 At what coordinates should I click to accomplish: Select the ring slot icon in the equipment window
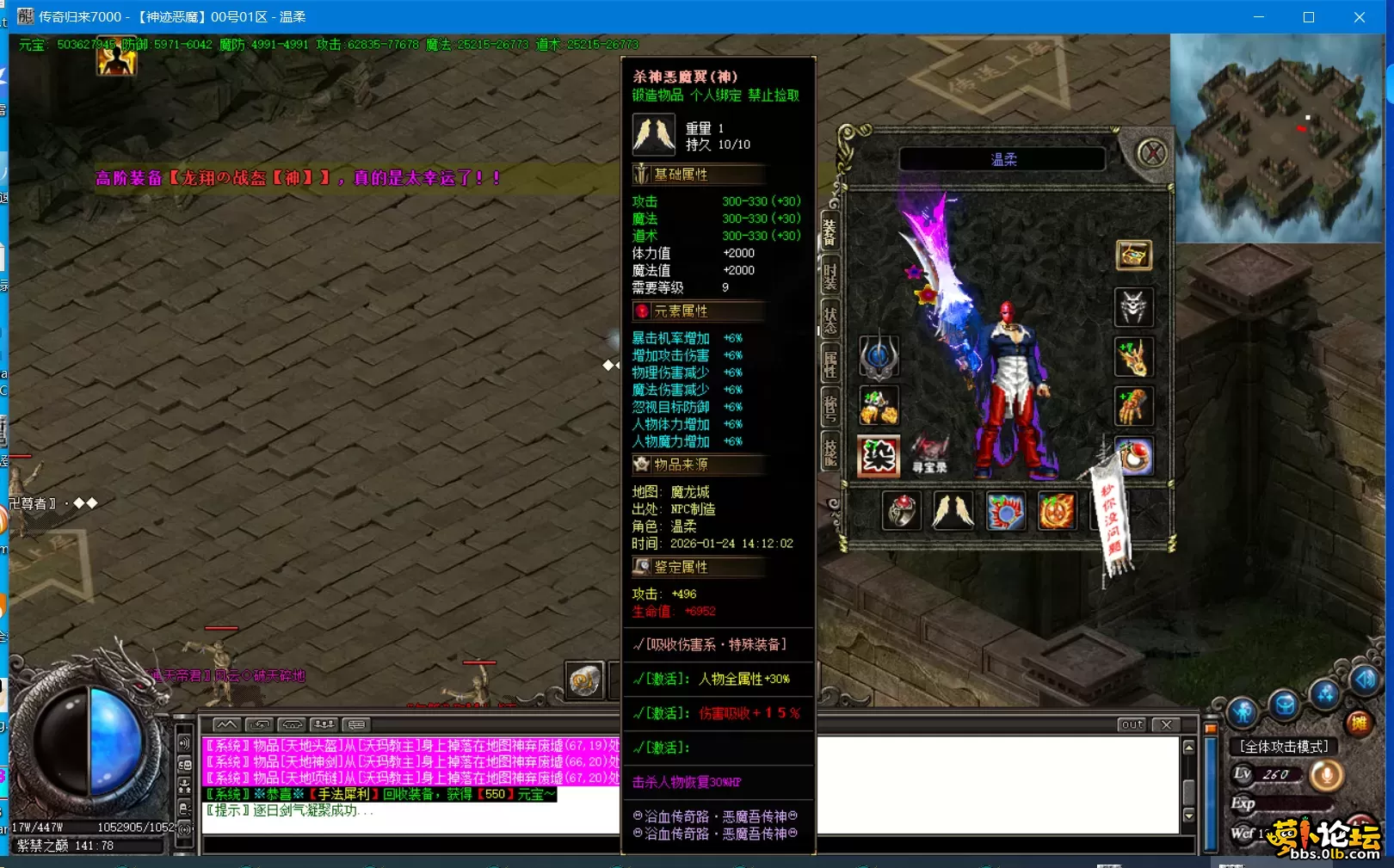point(900,510)
